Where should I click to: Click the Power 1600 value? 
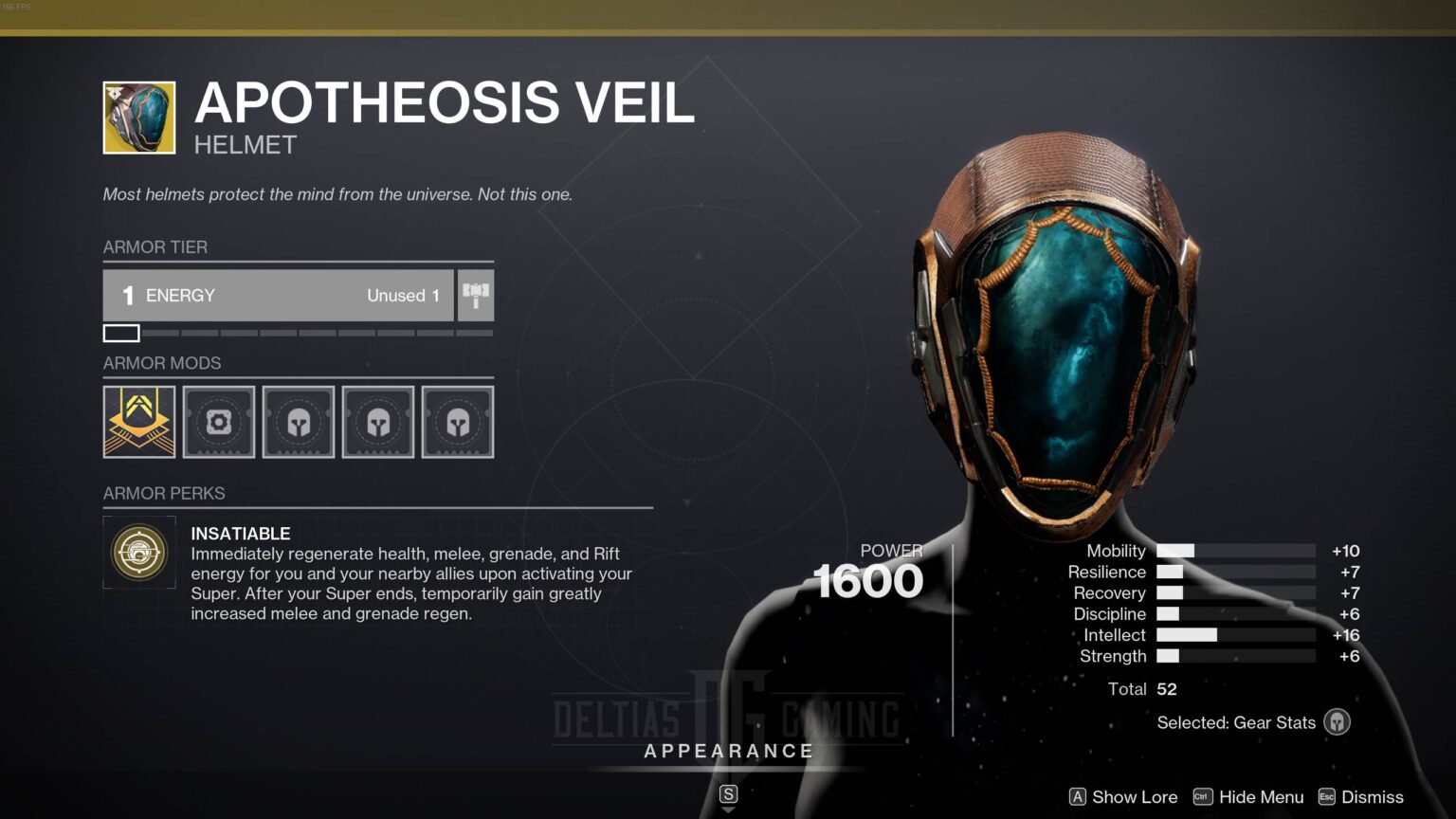pos(868,580)
